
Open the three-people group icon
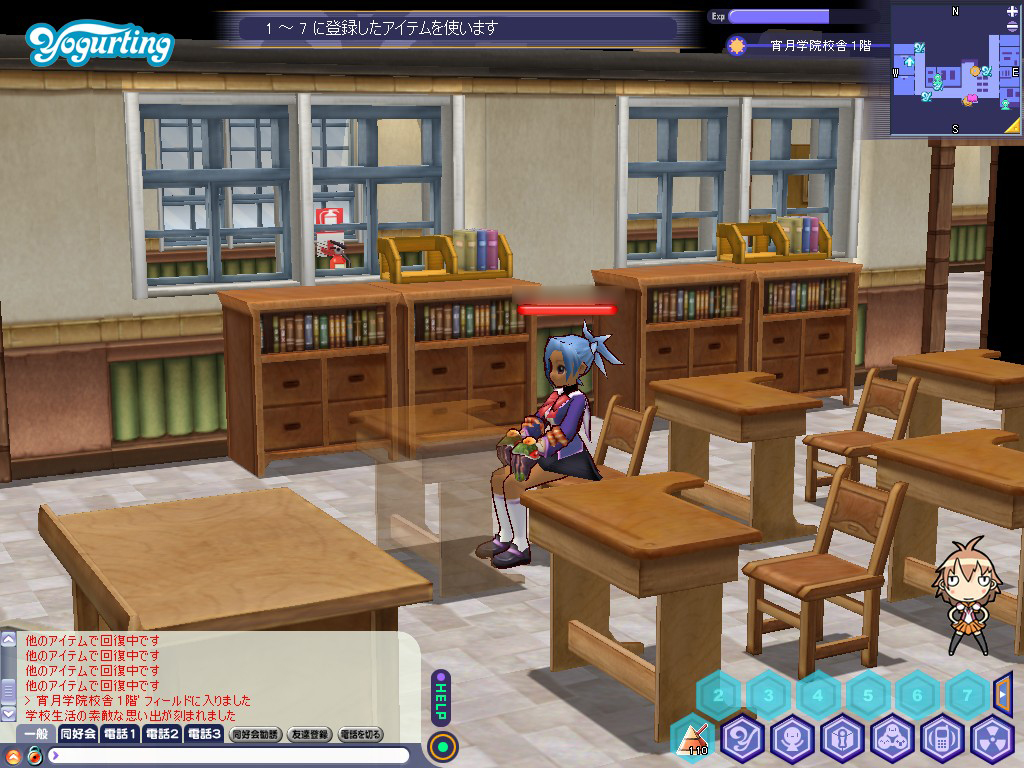[892, 739]
